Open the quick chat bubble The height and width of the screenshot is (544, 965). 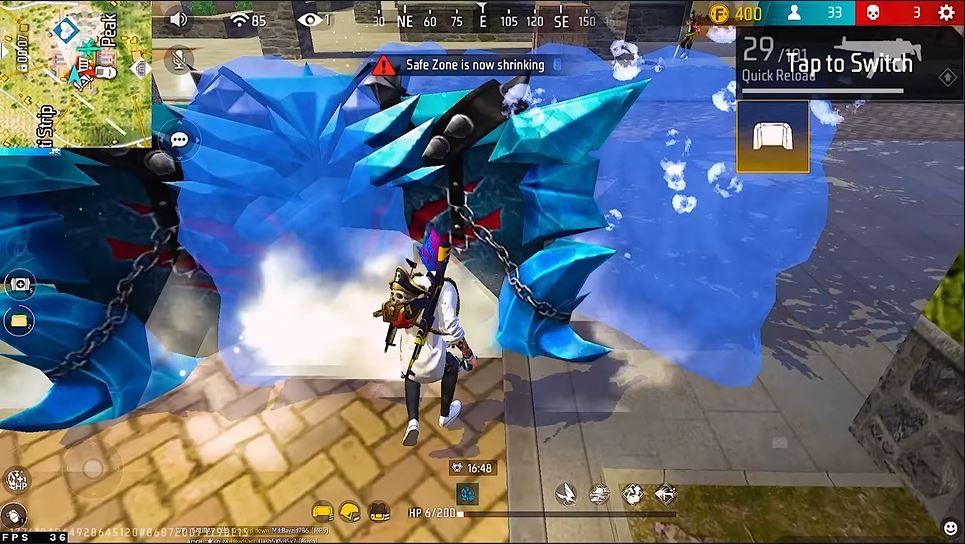(x=179, y=140)
